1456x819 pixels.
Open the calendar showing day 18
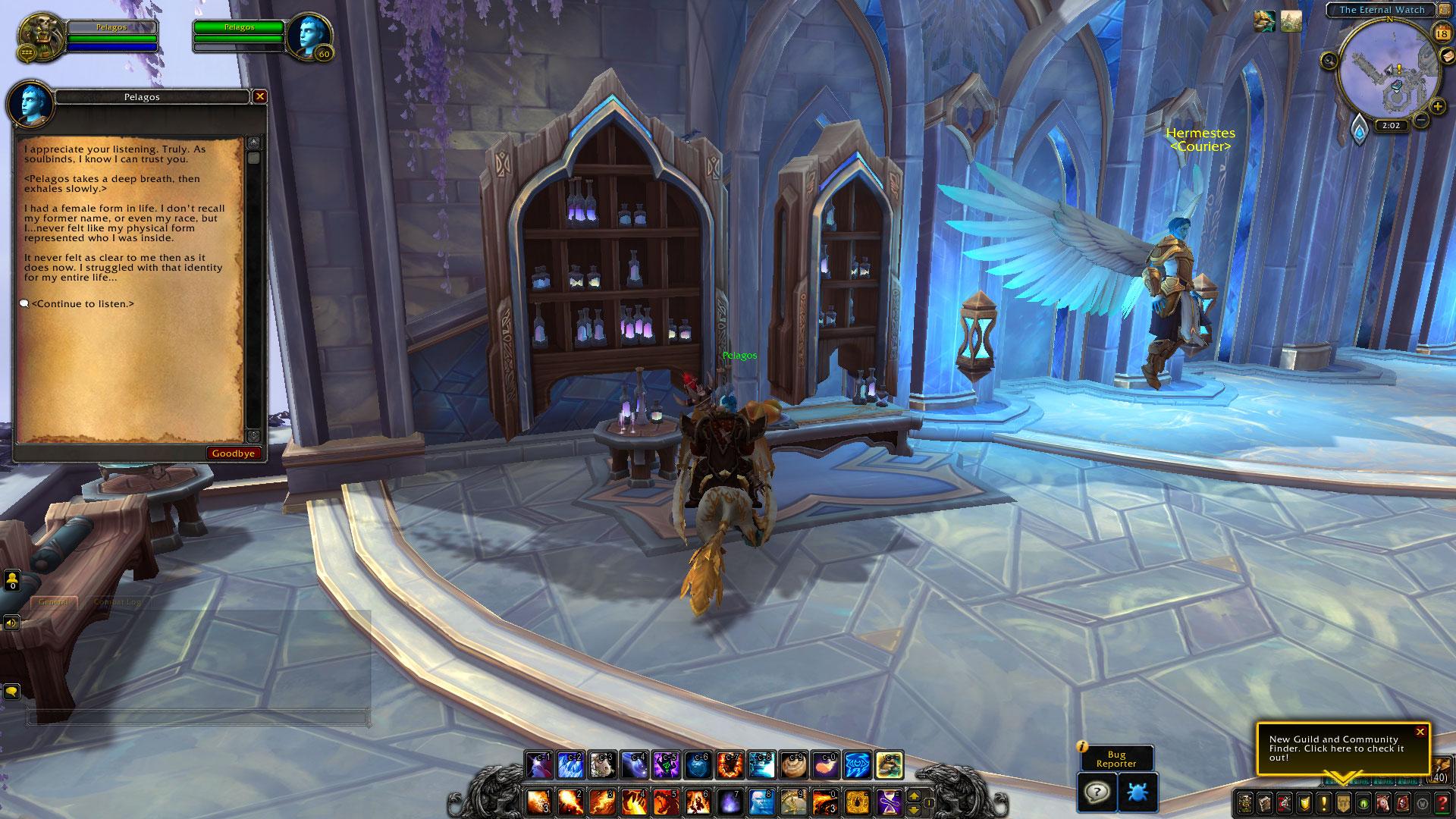coord(1442,33)
